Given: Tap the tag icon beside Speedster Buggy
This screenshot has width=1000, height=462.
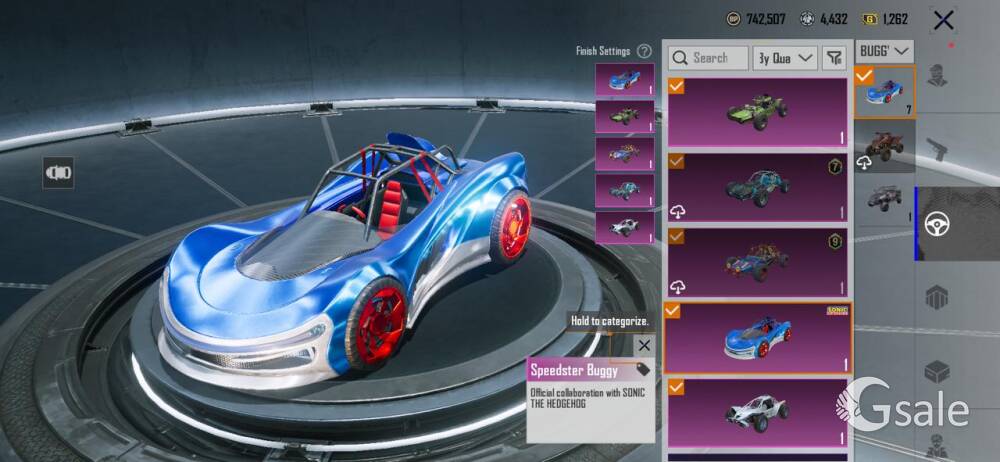Looking at the screenshot, I should 642,370.
